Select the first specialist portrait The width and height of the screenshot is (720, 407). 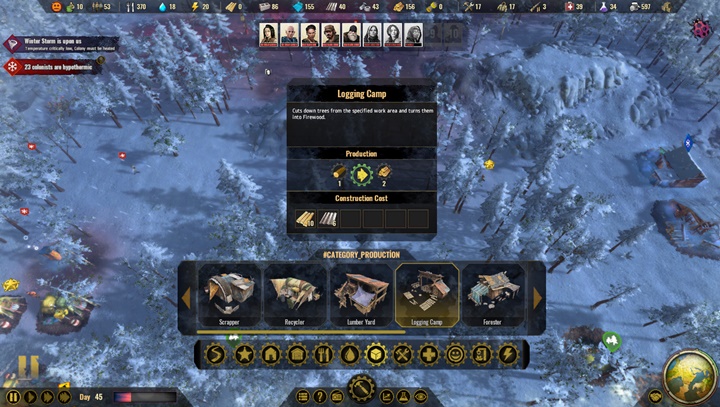coord(268,35)
